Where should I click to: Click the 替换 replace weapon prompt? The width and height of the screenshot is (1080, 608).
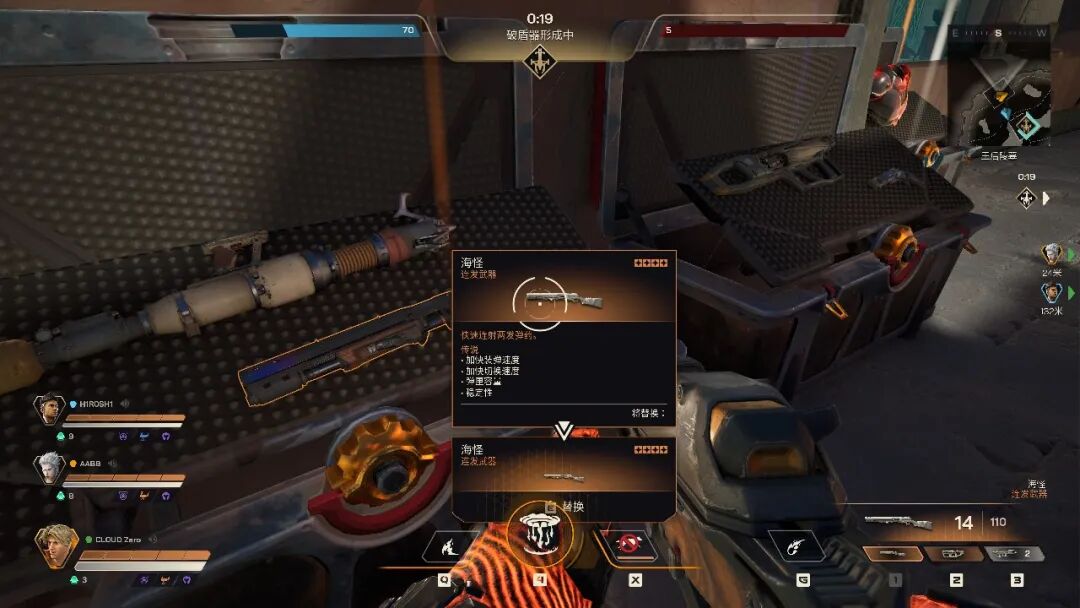(565, 507)
